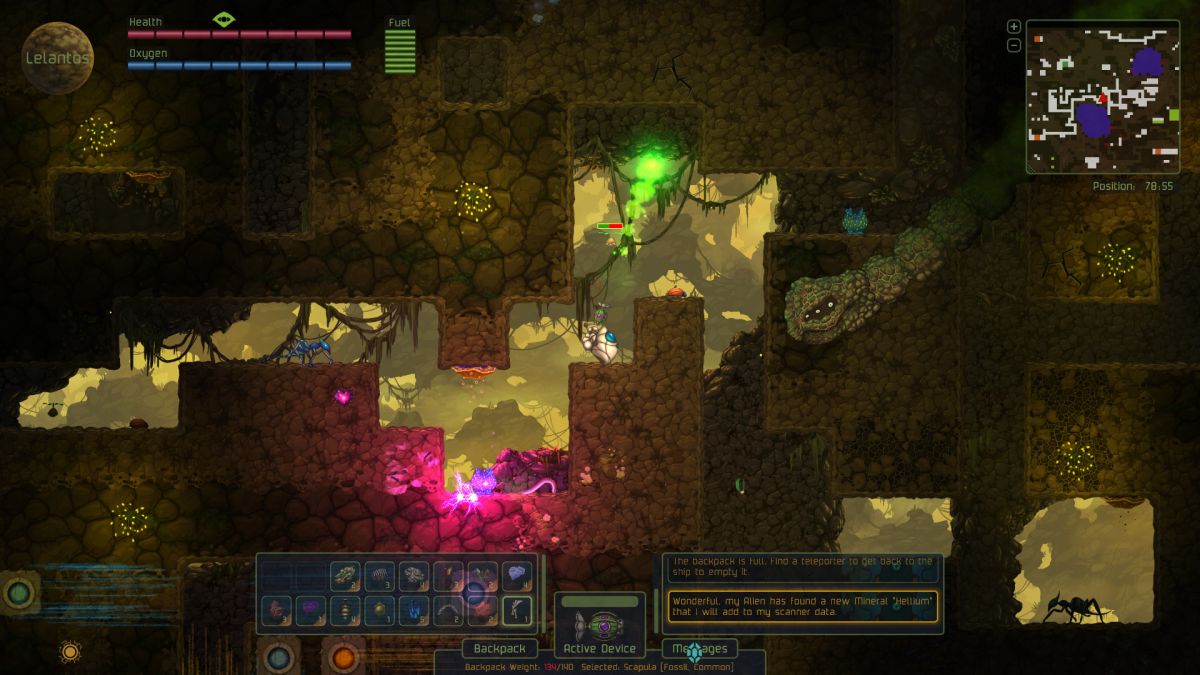
Task: Click the active device gadget icon
Action: [x=600, y=625]
